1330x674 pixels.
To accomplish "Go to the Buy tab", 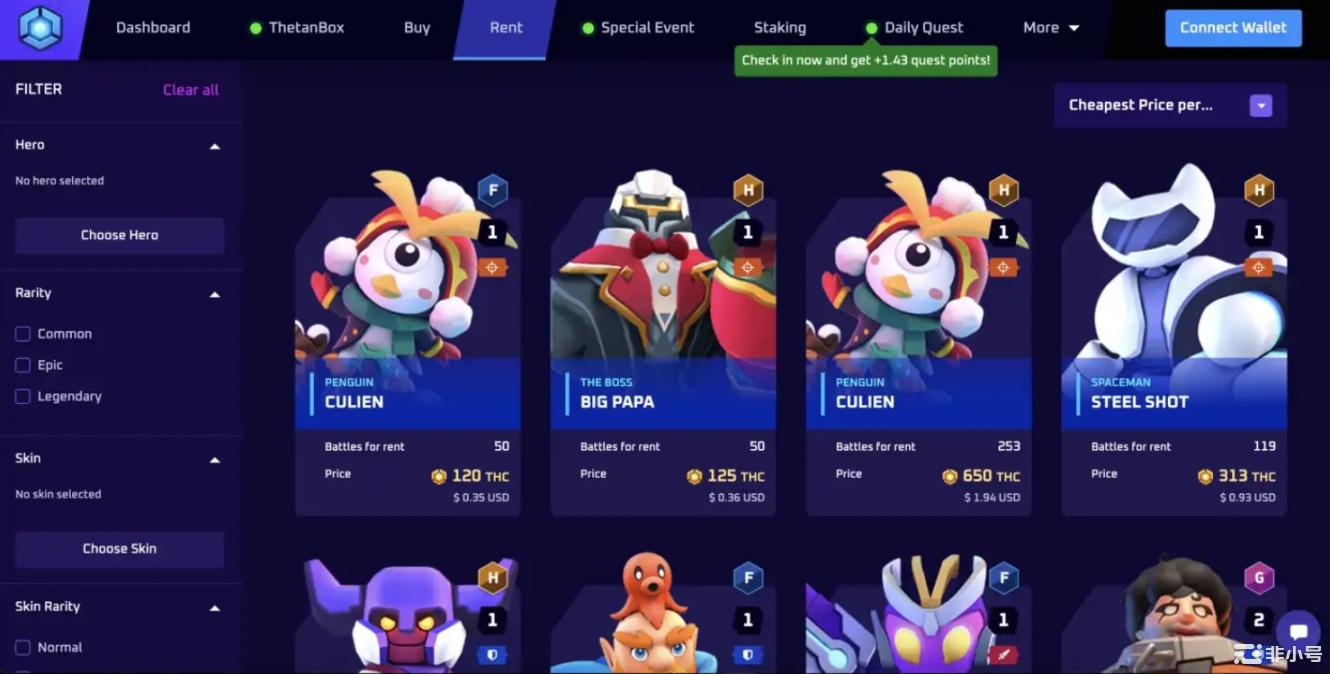I will pyautogui.click(x=417, y=28).
